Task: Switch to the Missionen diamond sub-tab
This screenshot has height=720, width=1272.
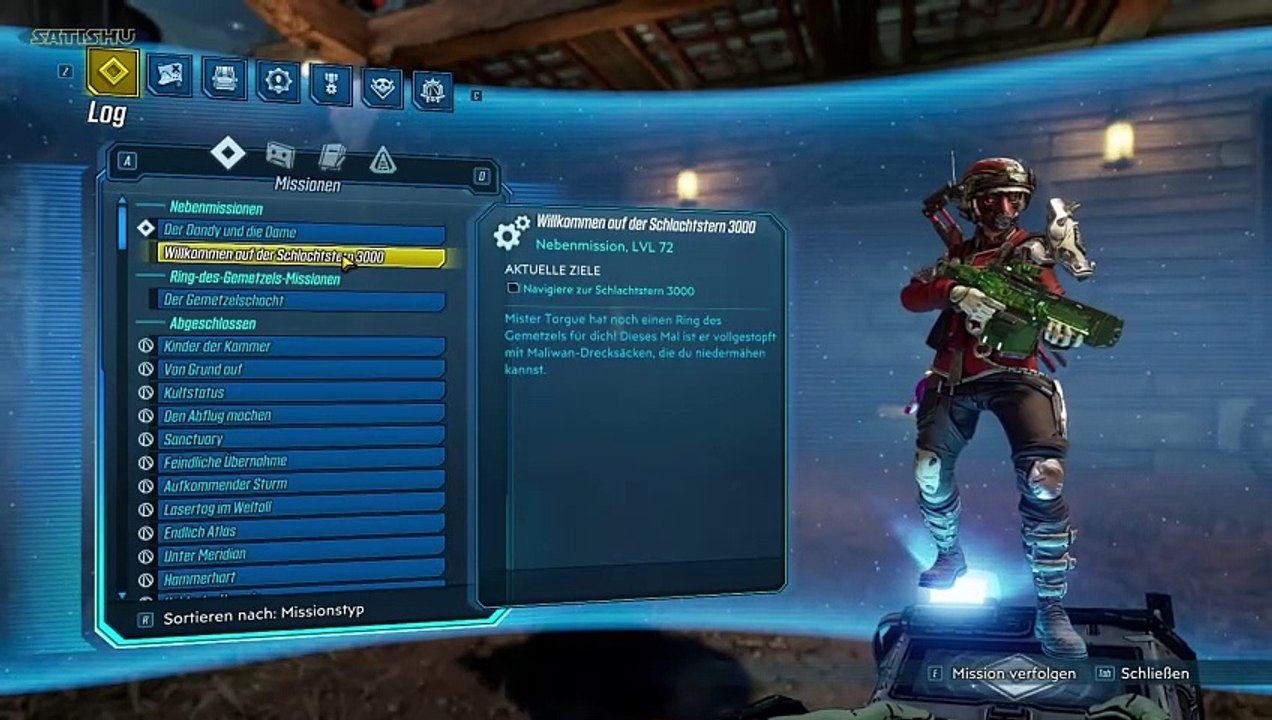Action: pos(228,153)
